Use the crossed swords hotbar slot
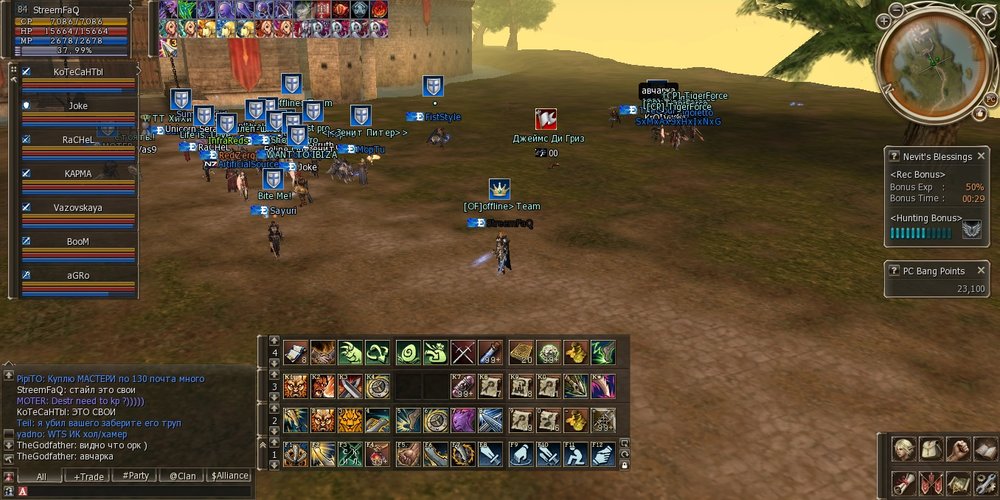1000x500 pixels. 462,352
